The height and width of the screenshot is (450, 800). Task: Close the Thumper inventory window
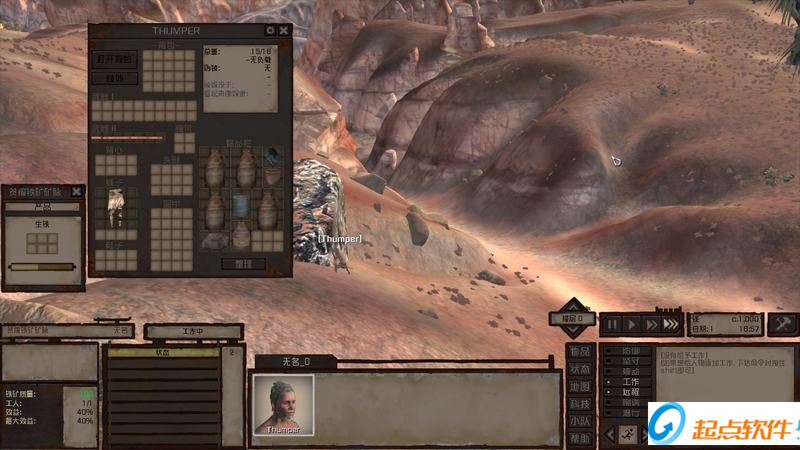(284, 31)
